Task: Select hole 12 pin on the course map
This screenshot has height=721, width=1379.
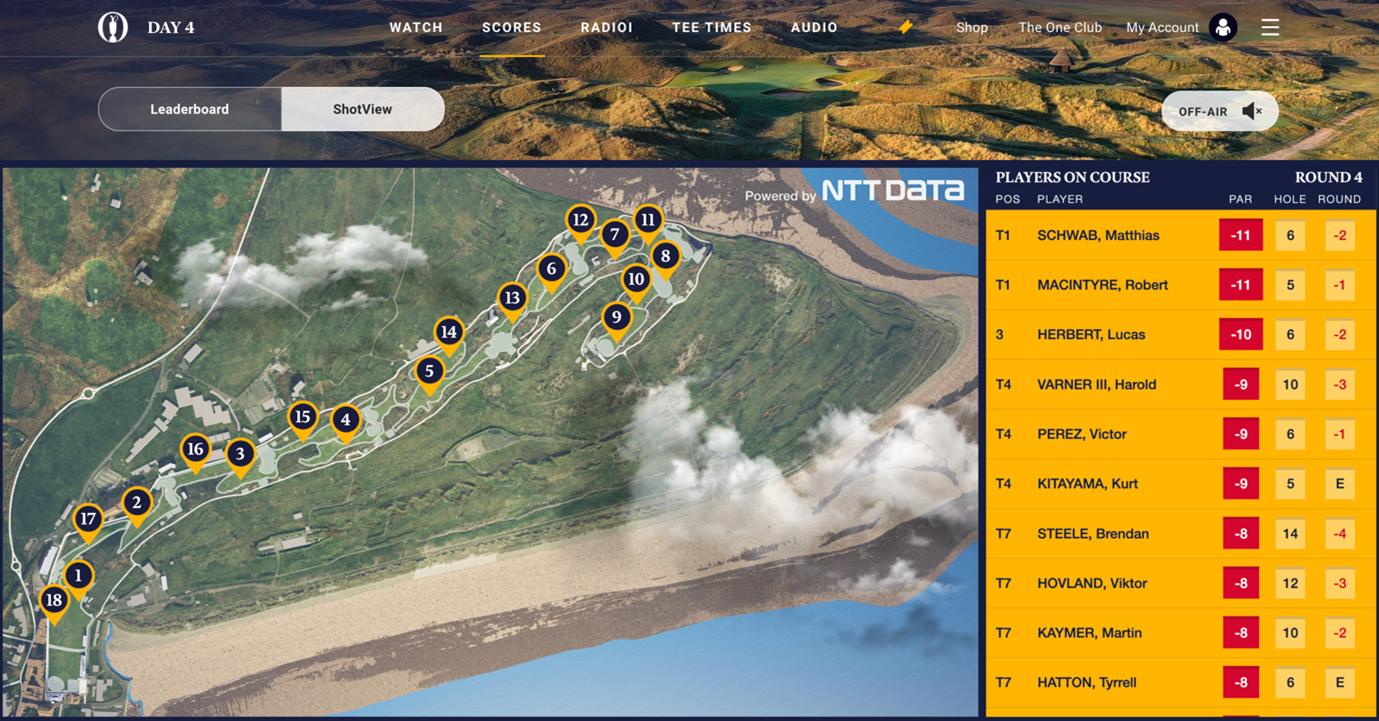Action: (x=581, y=219)
